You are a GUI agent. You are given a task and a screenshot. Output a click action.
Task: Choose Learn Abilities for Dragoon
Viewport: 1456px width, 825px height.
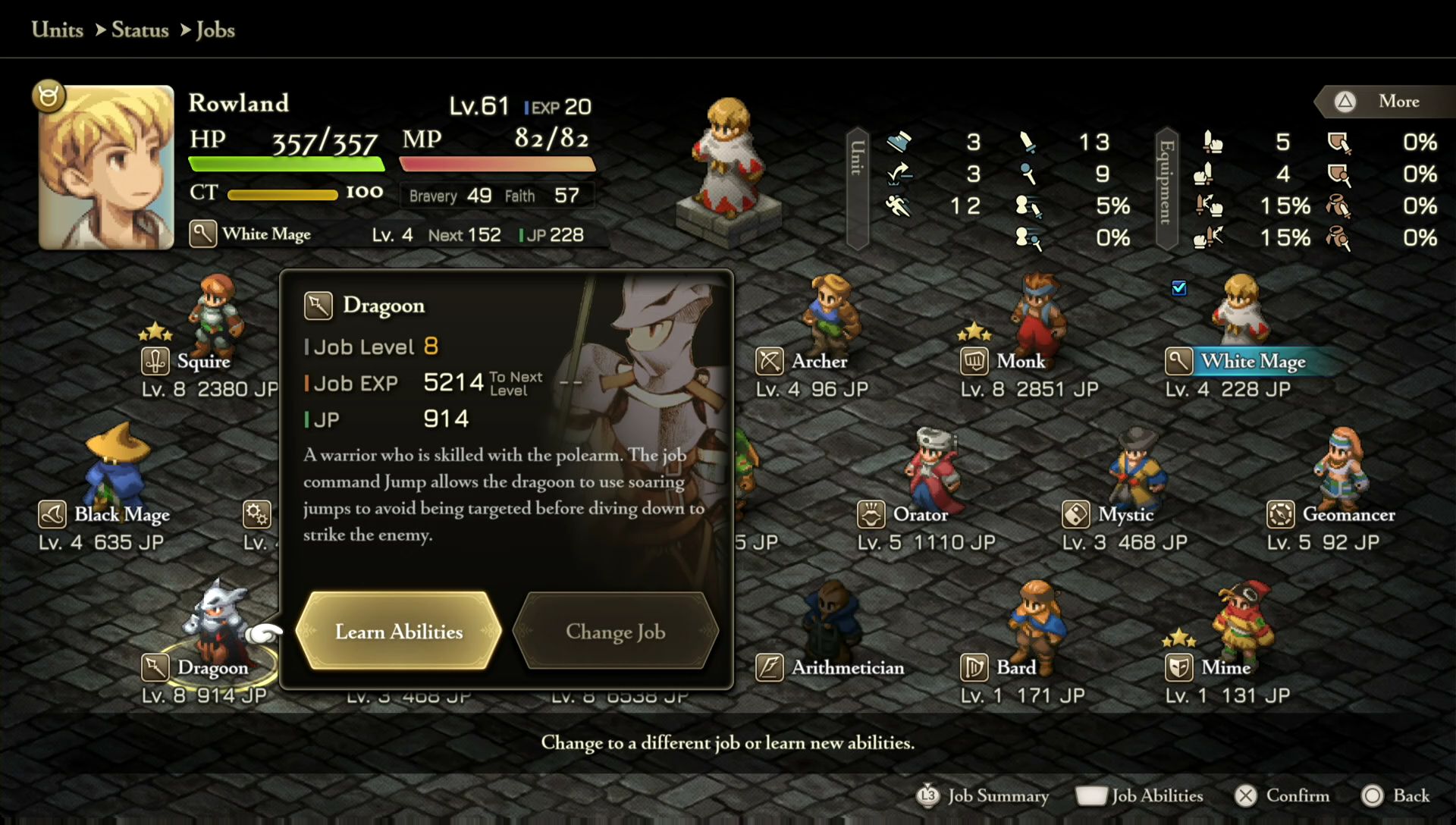pos(398,632)
